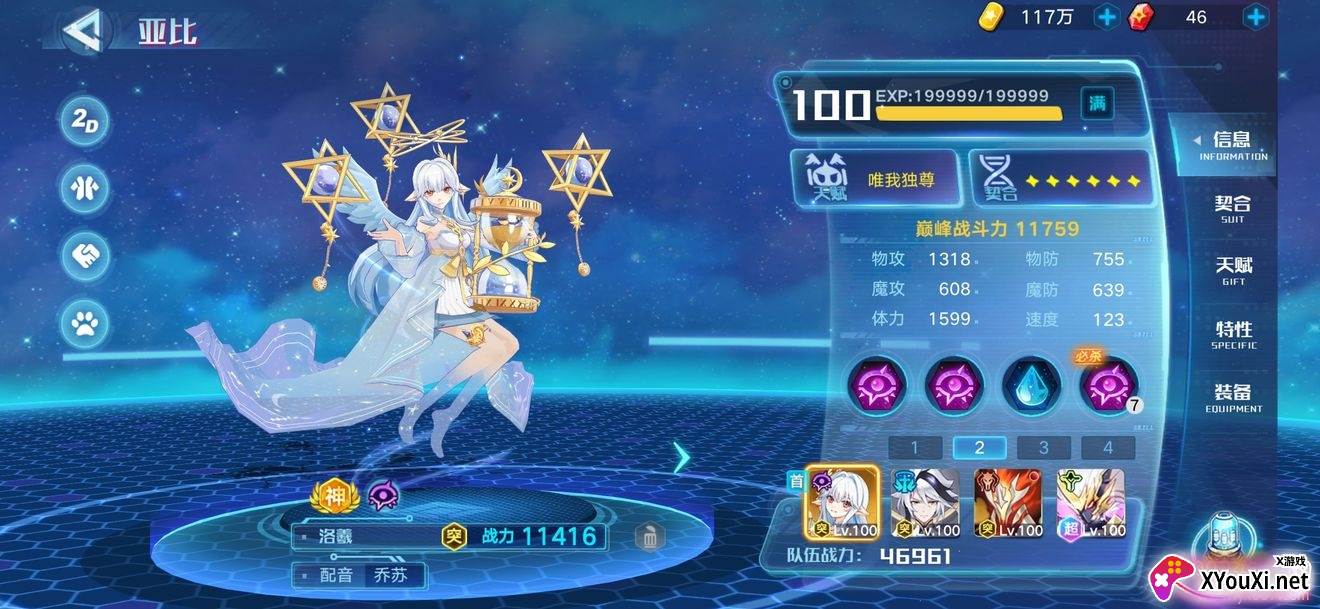Open the 特性 Specific tab
The height and width of the screenshot is (609, 1320).
coord(1233,334)
